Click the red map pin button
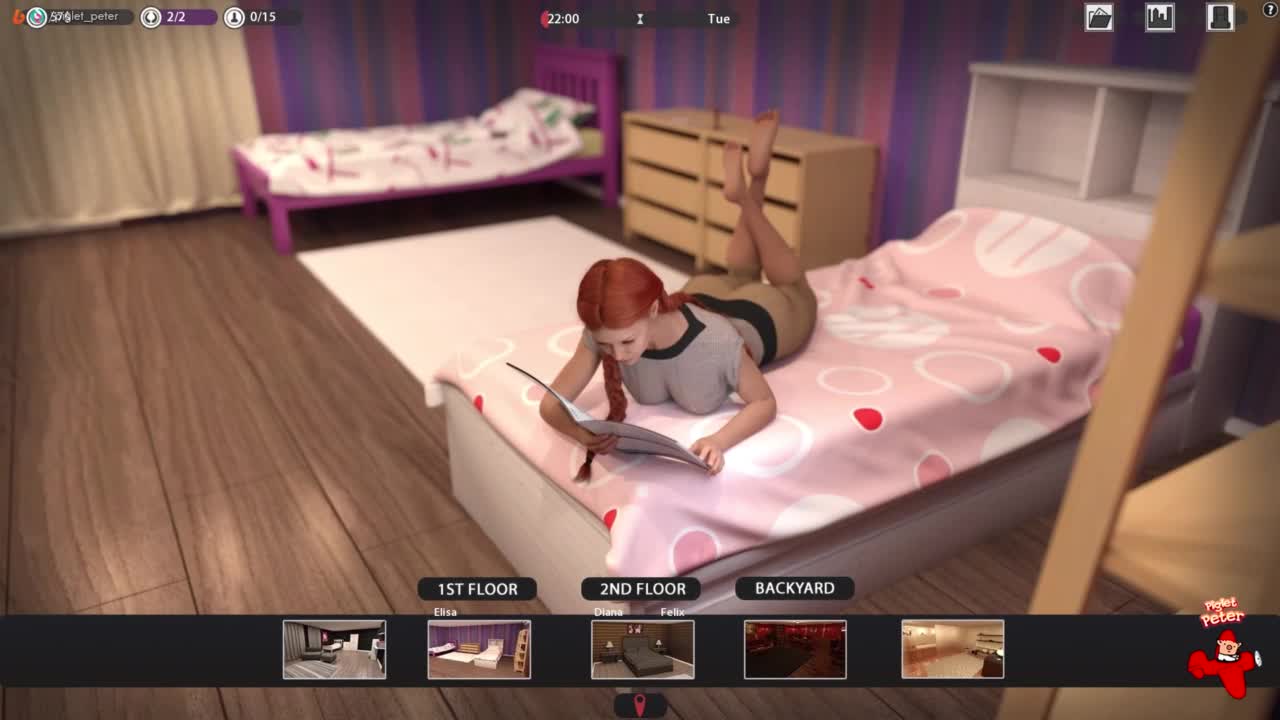Screen dimensions: 1280x720 coord(640,705)
